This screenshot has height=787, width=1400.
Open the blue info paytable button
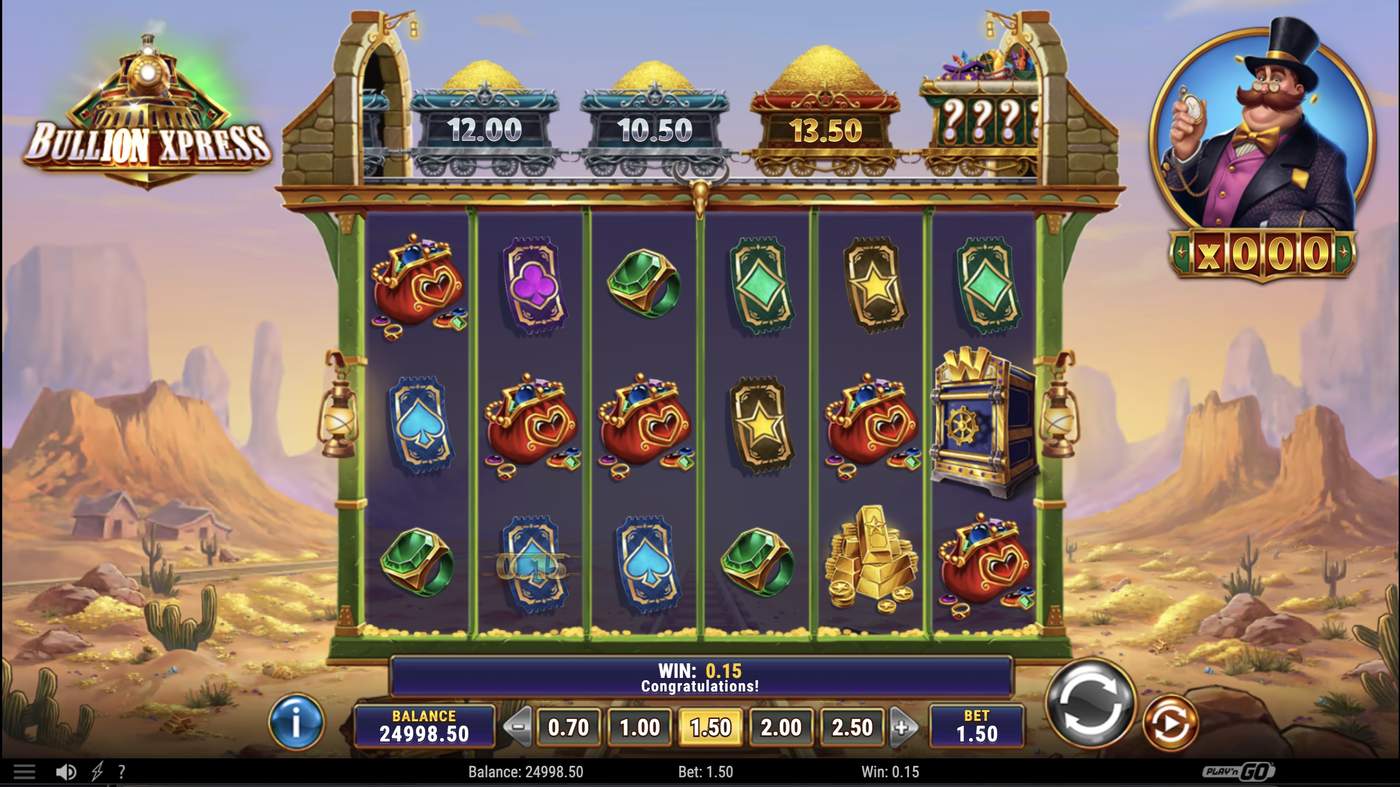[x=296, y=721]
